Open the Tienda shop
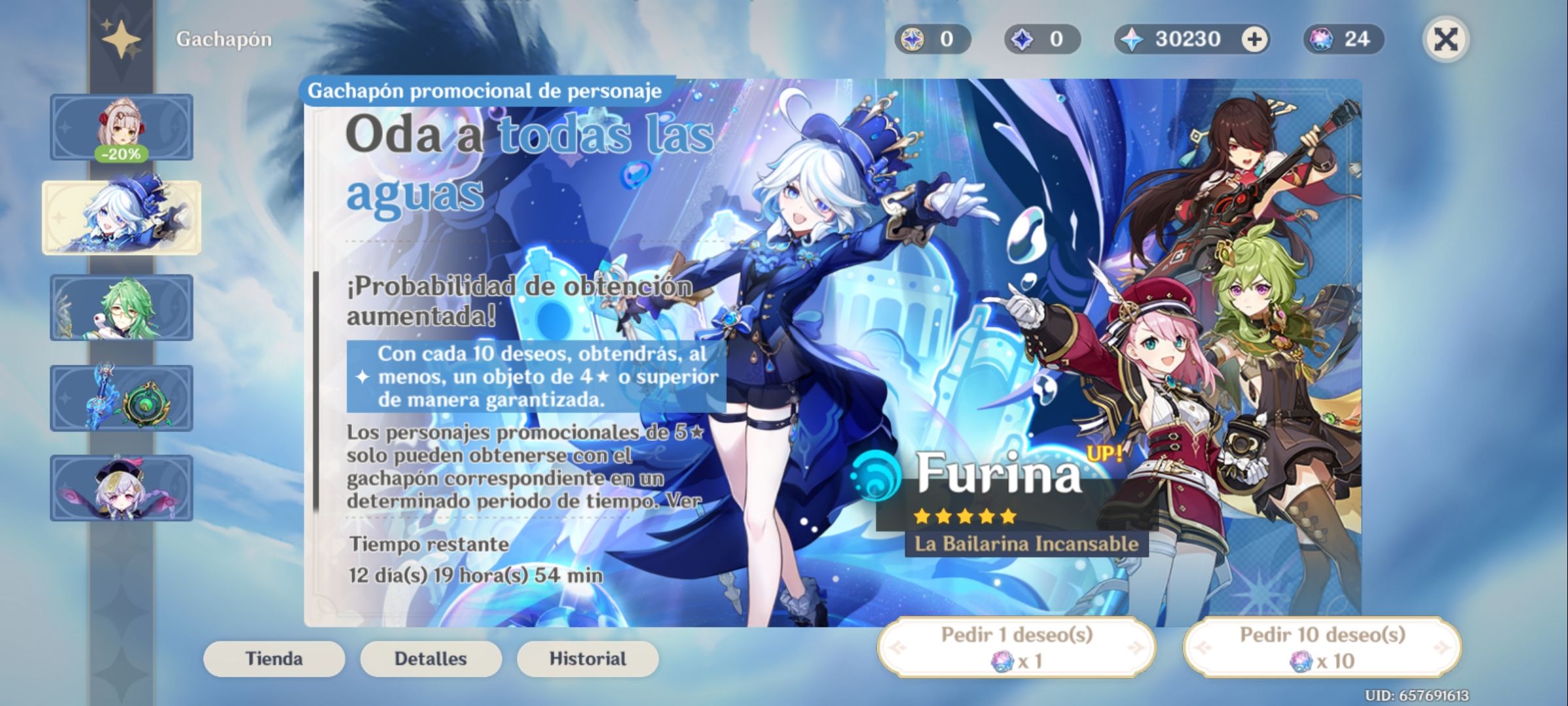This screenshot has height=706, width=1568. click(x=273, y=658)
